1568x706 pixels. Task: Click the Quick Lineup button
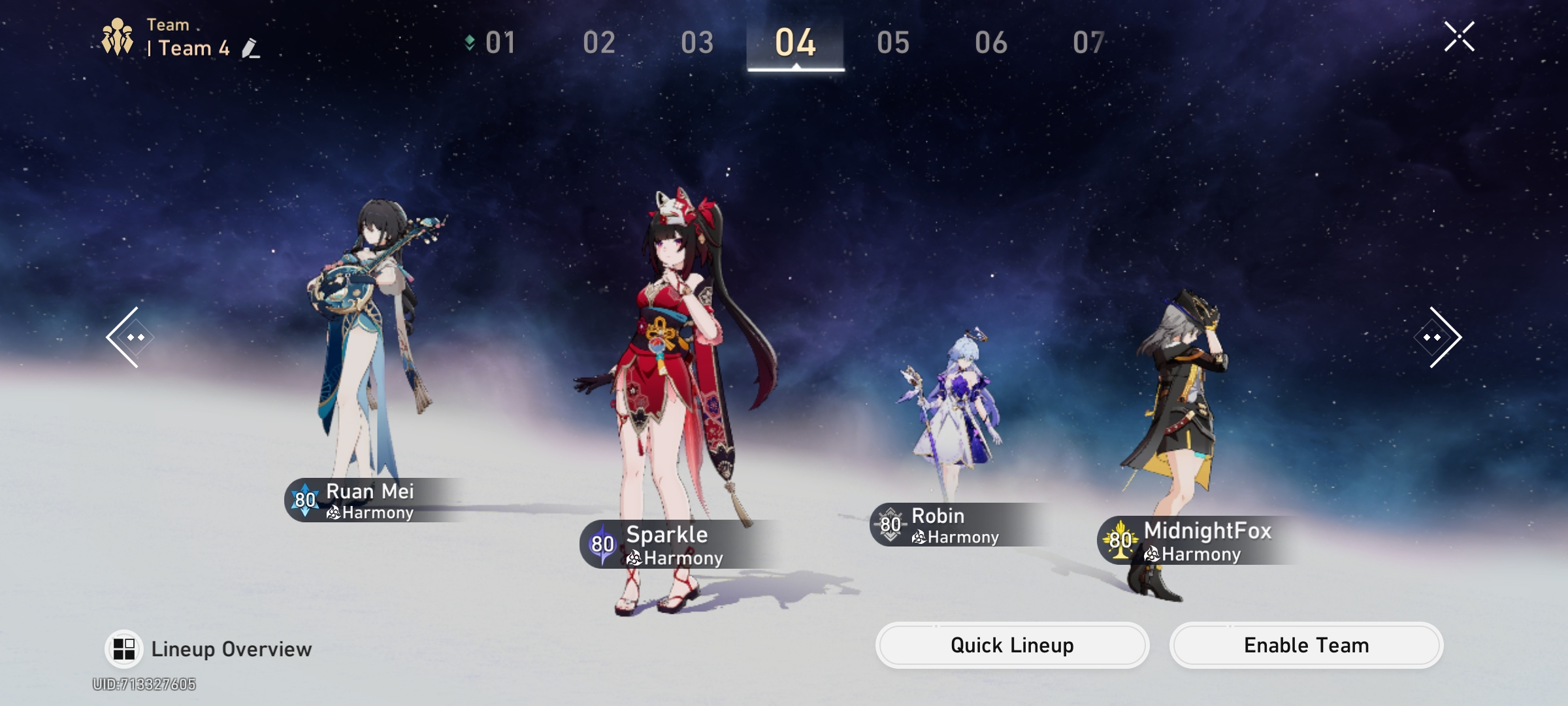[x=1012, y=645]
